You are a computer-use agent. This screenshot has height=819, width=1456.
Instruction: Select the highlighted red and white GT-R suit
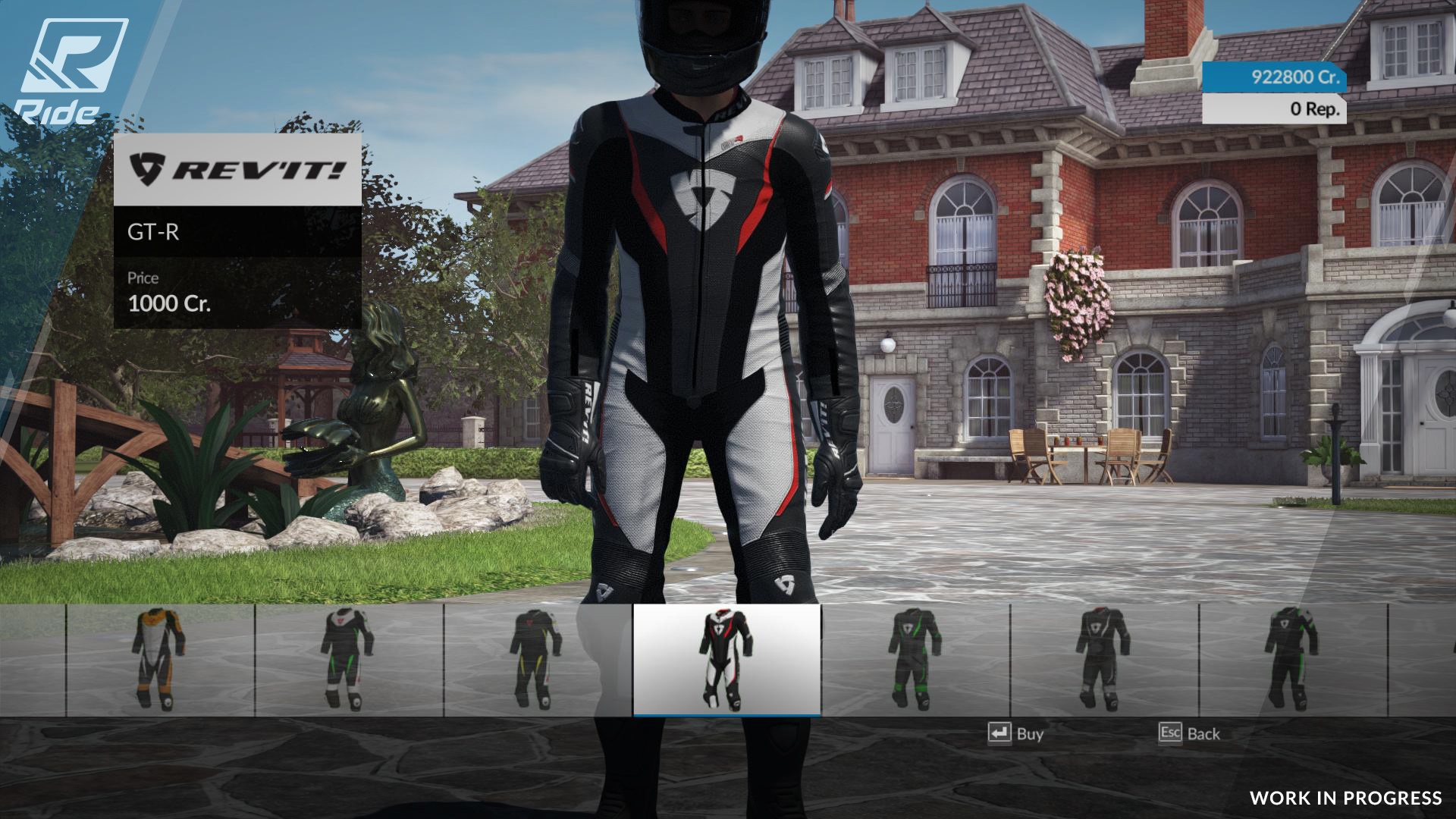[726, 660]
